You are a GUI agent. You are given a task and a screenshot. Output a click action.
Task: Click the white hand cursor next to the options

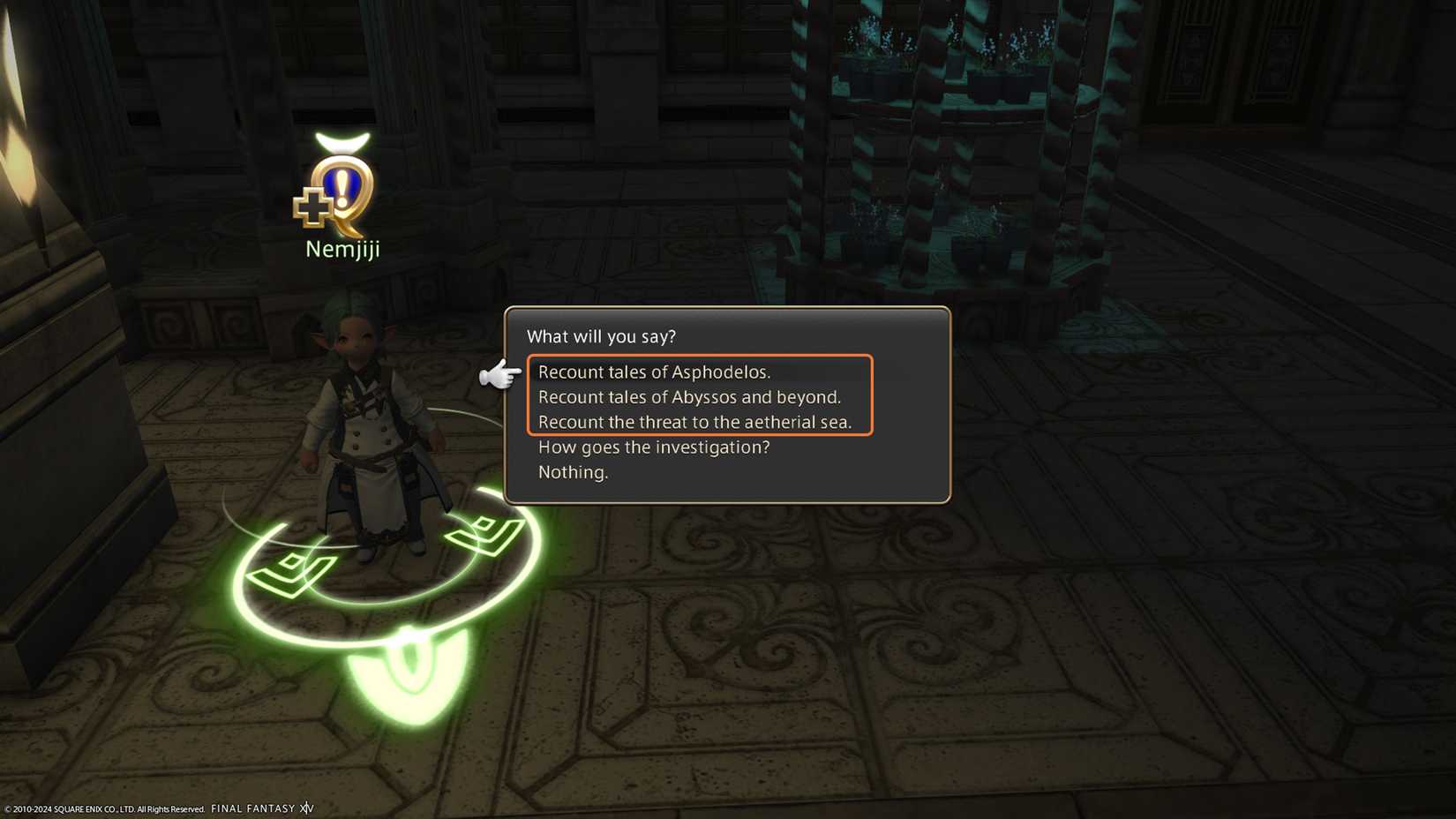coord(499,374)
